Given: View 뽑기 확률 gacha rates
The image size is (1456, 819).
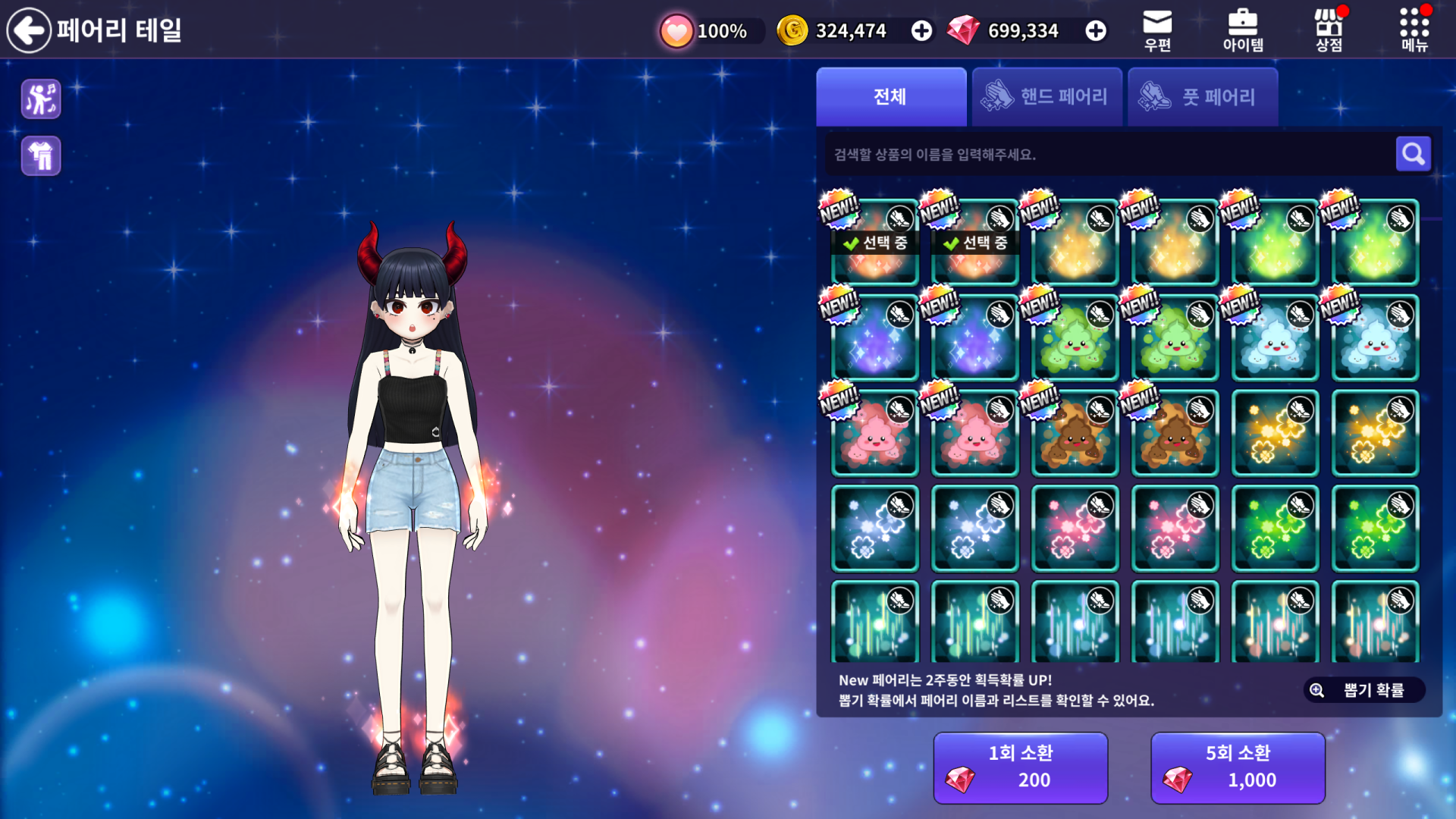Looking at the screenshot, I should 1363,690.
